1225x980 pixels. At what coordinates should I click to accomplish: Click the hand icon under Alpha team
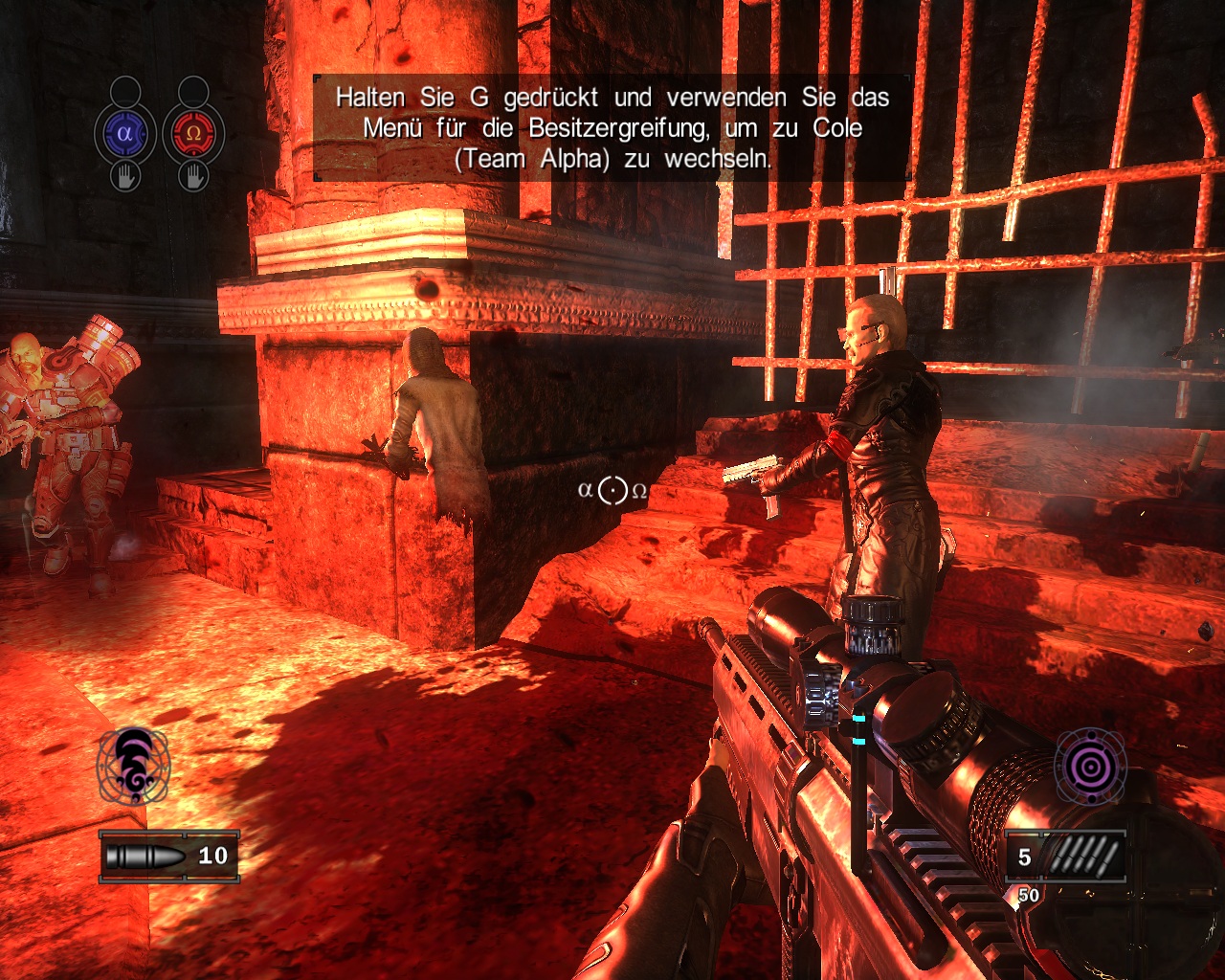[124, 176]
